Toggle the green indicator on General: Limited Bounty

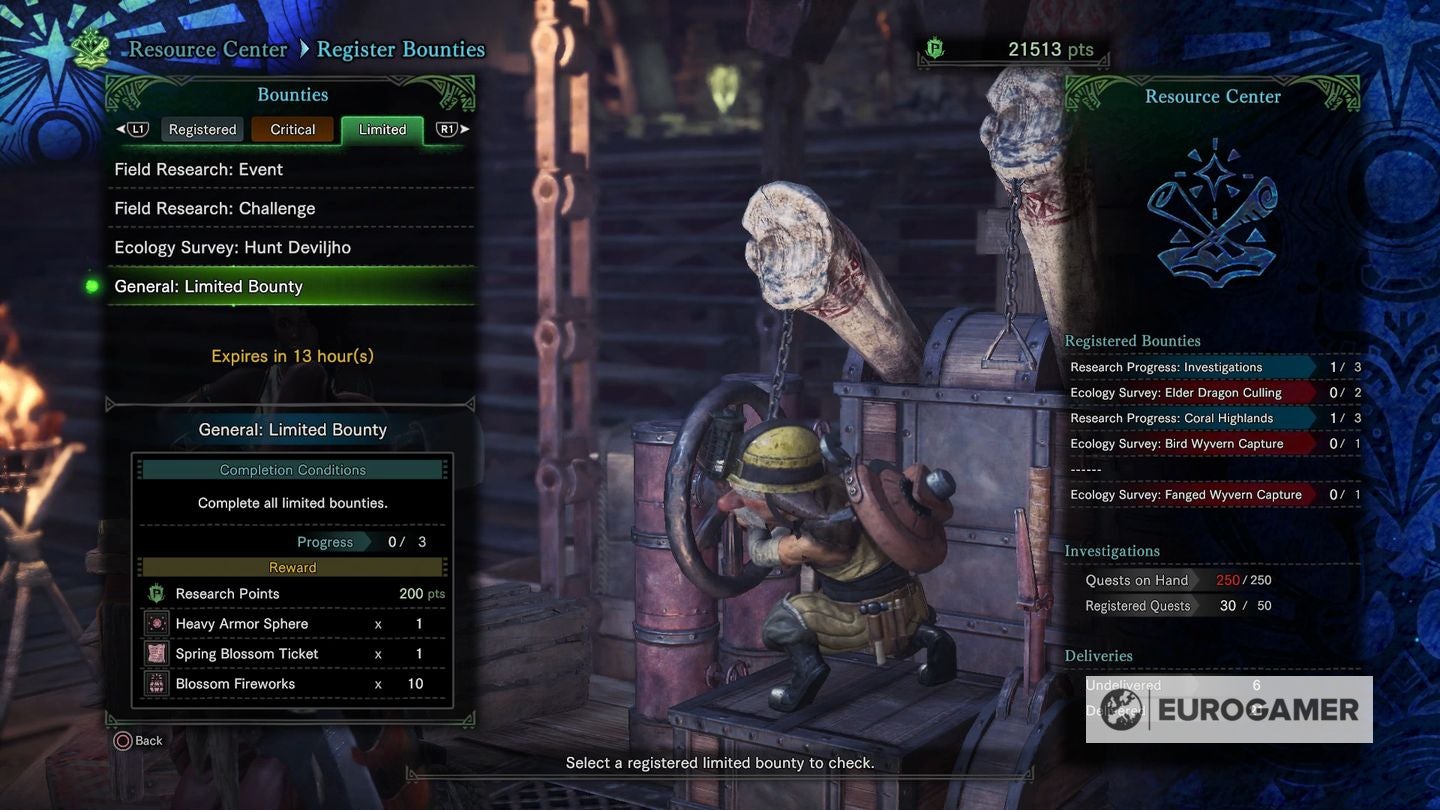coord(90,286)
